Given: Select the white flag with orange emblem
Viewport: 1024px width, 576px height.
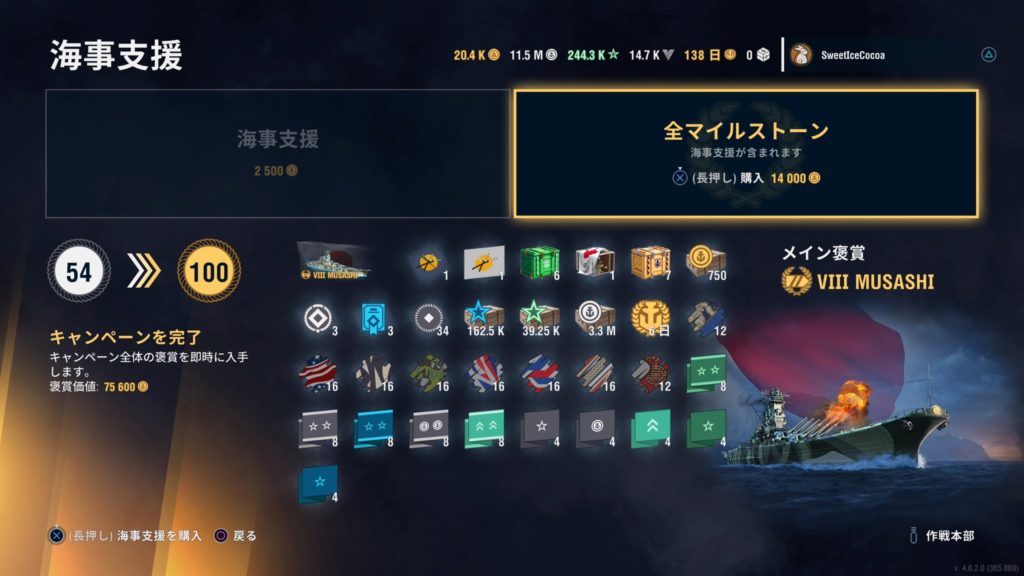Looking at the screenshot, I should (x=483, y=262).
